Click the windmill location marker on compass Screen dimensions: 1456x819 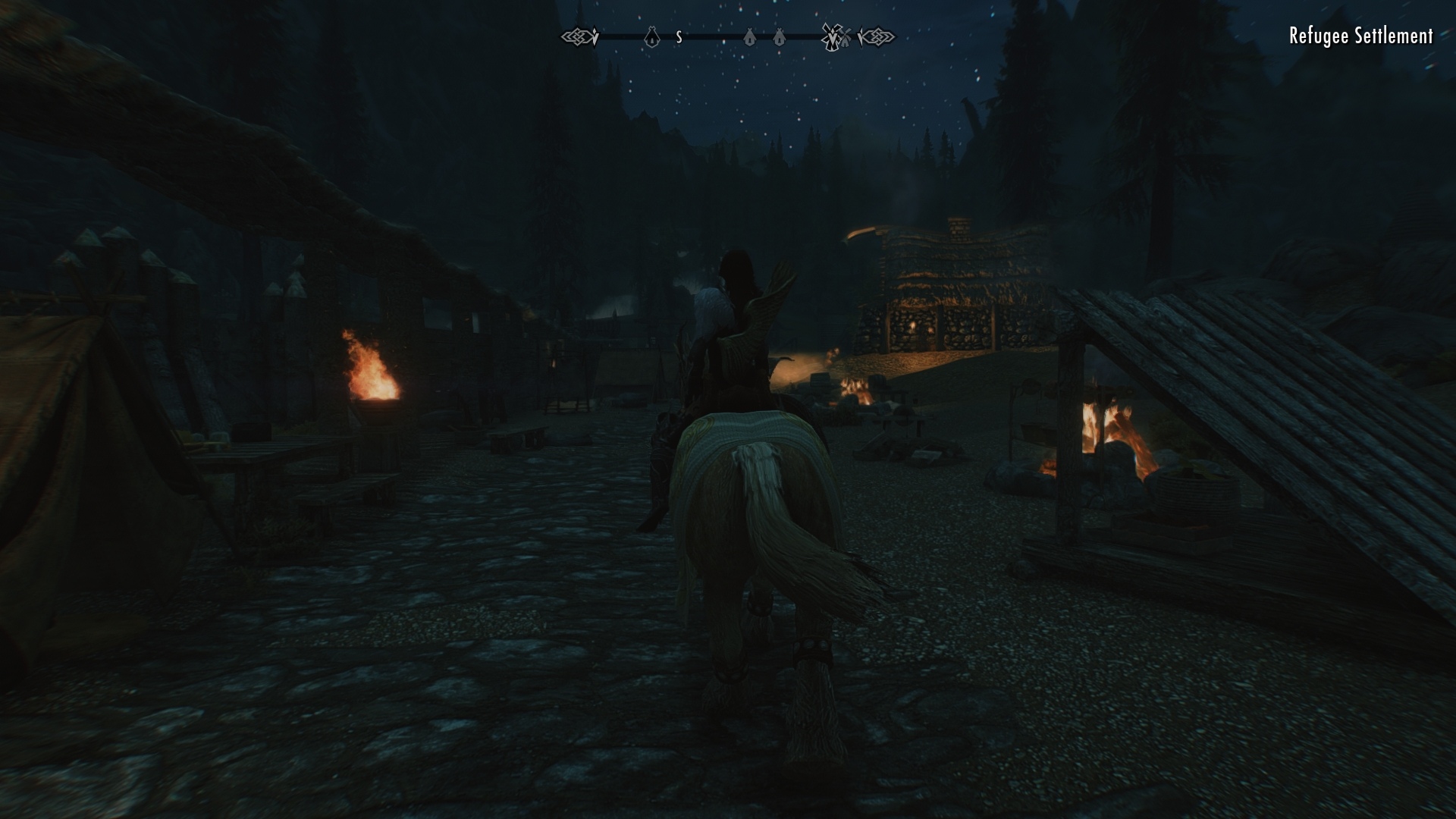(x=831, y=35)
